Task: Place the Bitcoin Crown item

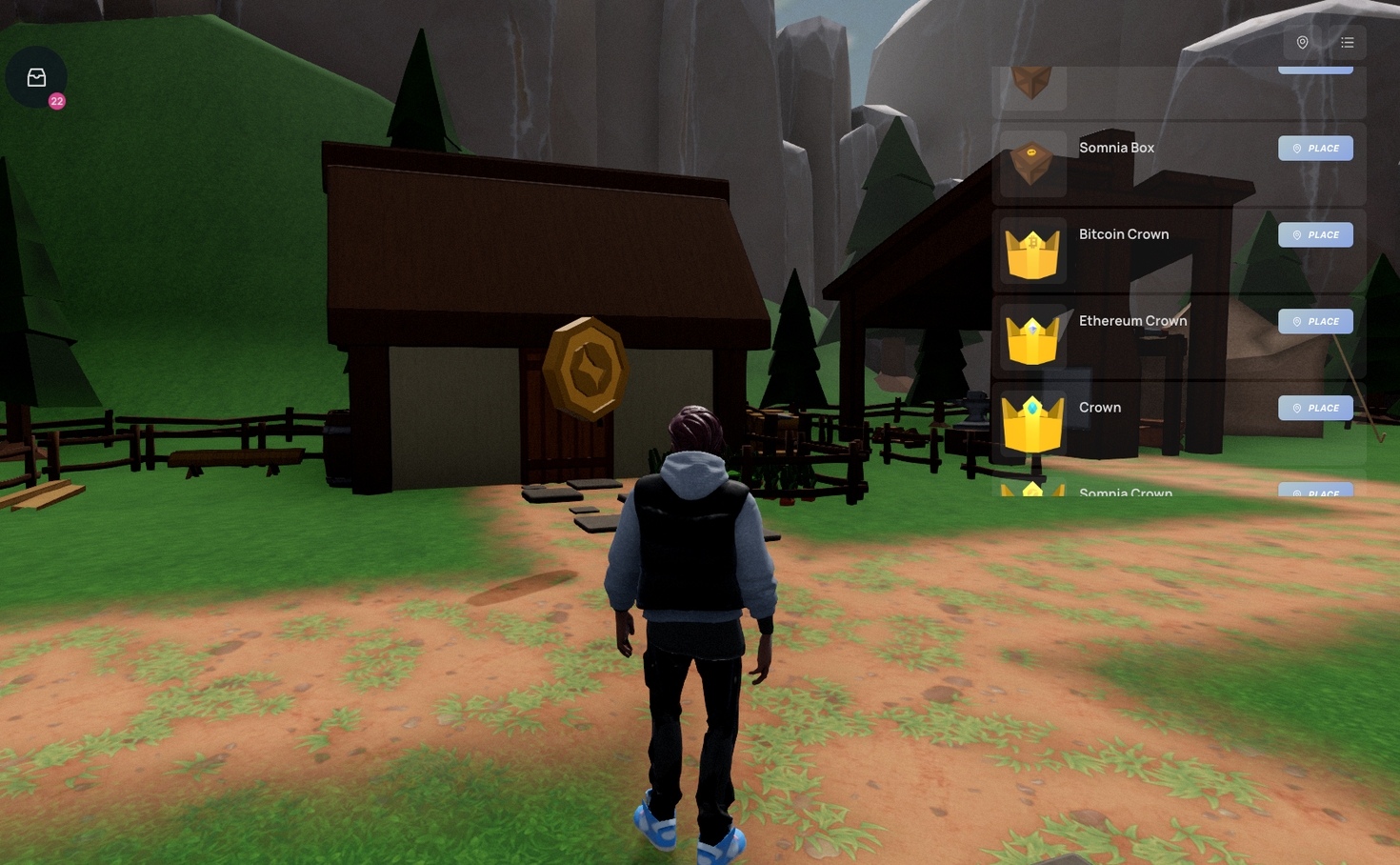Action: tap(1315, 235)
